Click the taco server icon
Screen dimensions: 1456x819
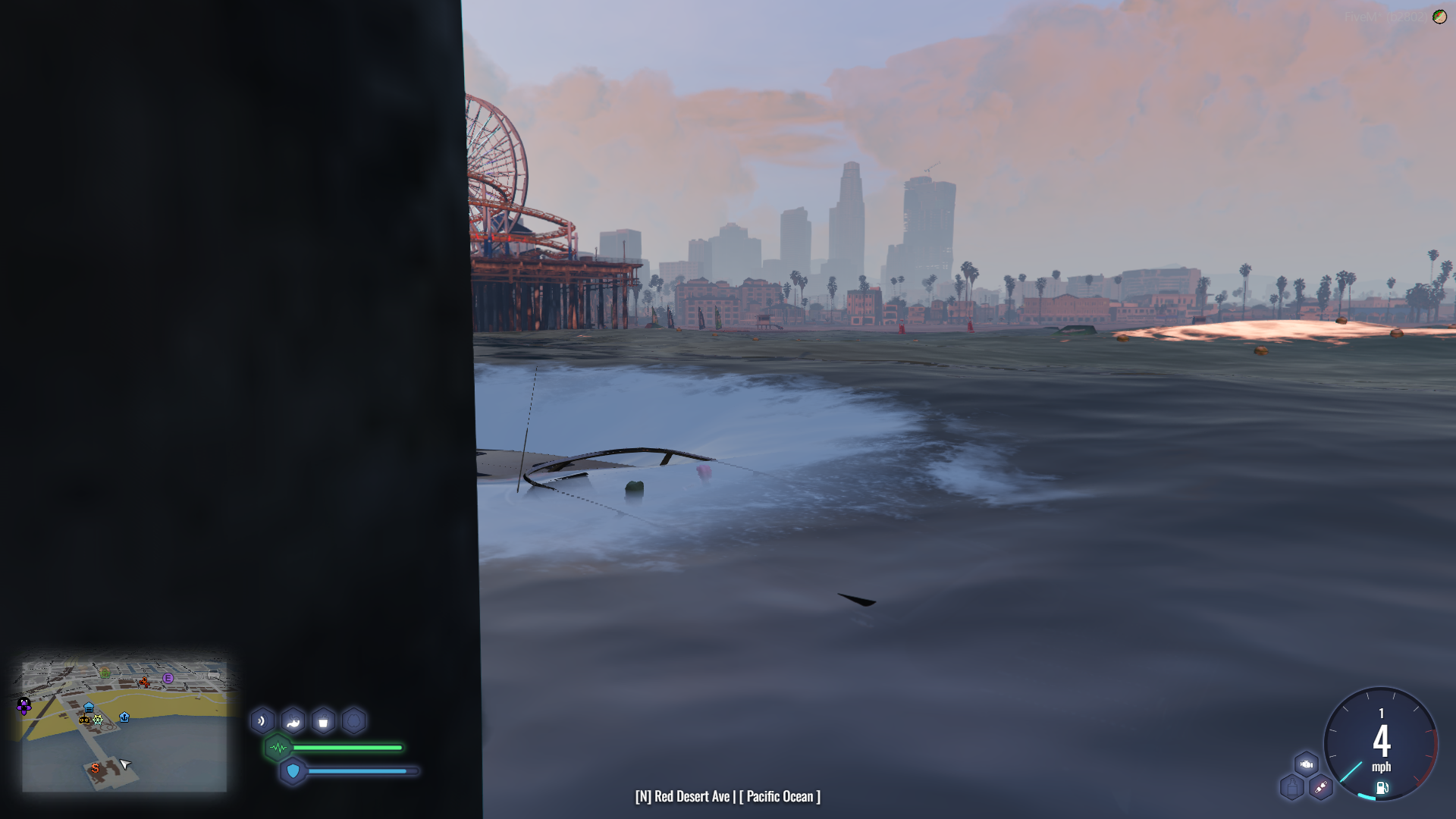pos(1439,17)
